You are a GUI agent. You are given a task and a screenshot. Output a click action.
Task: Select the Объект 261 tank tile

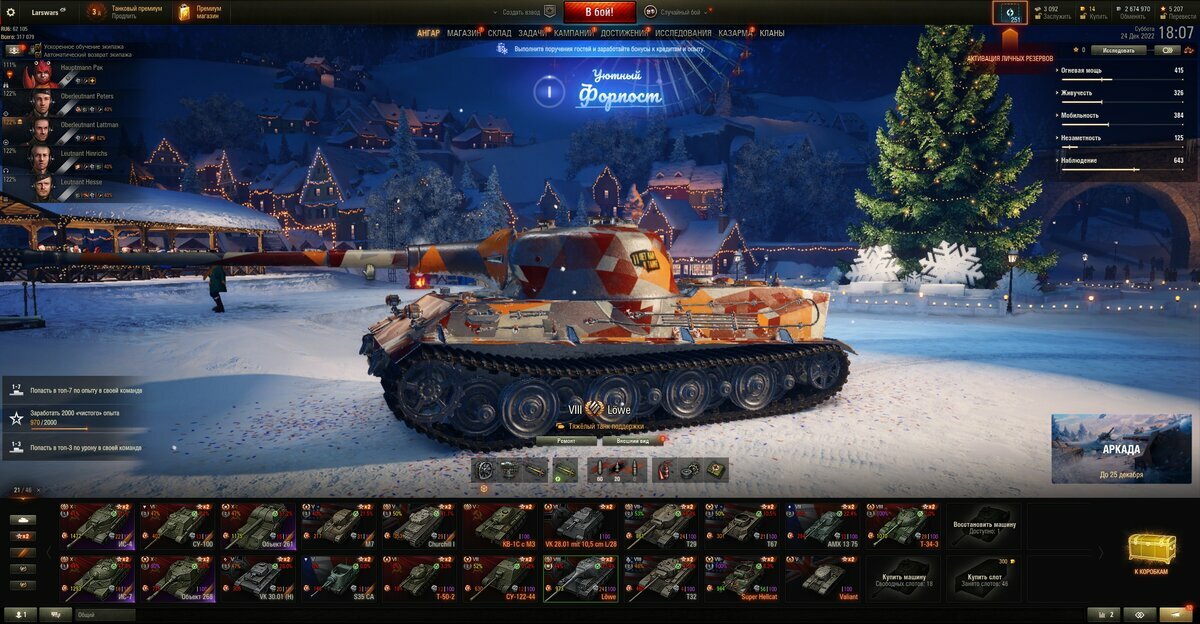tap(258, 524)
